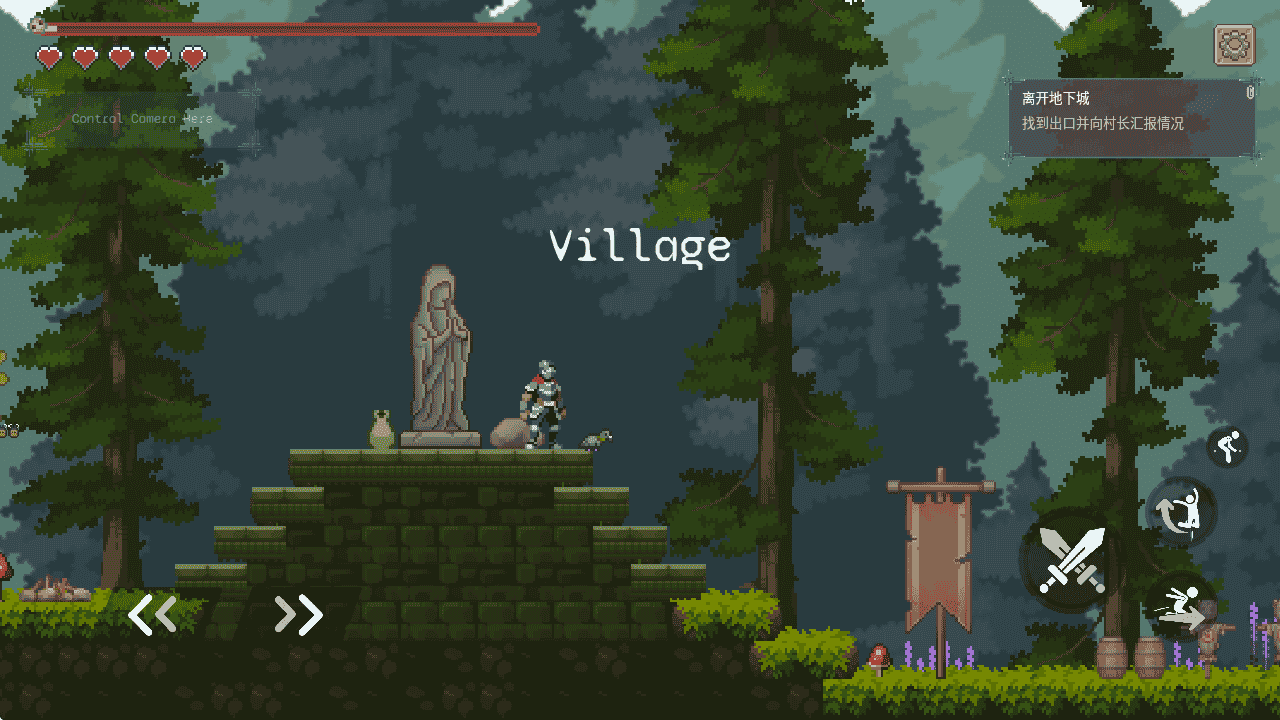Click the statue on the stone altar

(x=440, y=350)
